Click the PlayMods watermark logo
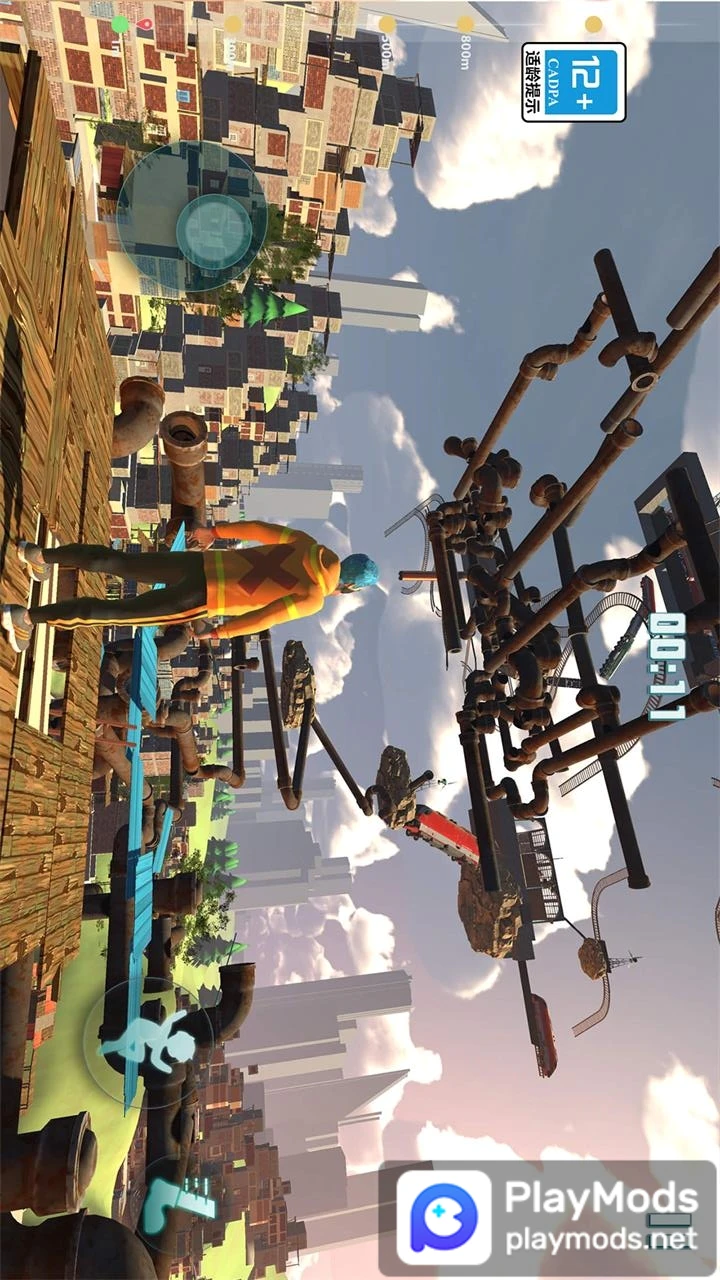Viewport: 720px width, 1280px height. (x=444, y=1217)
